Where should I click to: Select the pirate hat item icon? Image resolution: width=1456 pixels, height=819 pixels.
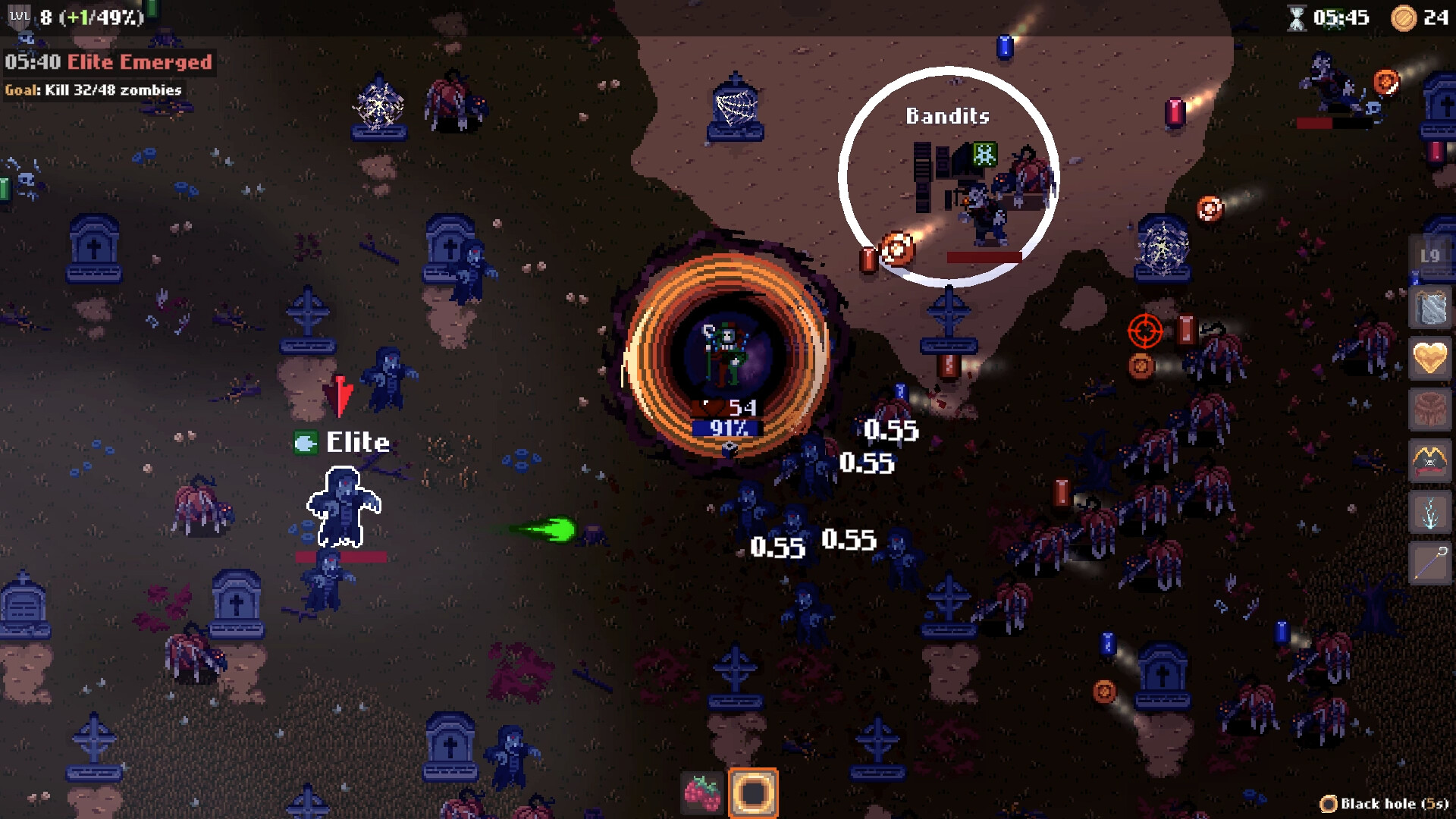pos(1430,460)
